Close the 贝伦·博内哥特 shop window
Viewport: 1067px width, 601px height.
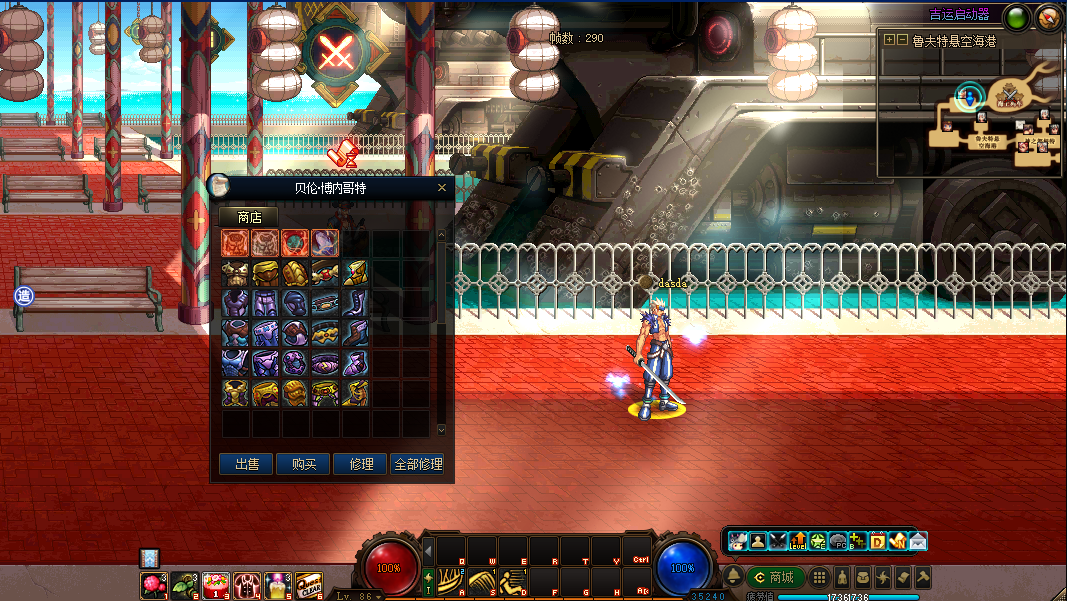[x=442, y=188]
